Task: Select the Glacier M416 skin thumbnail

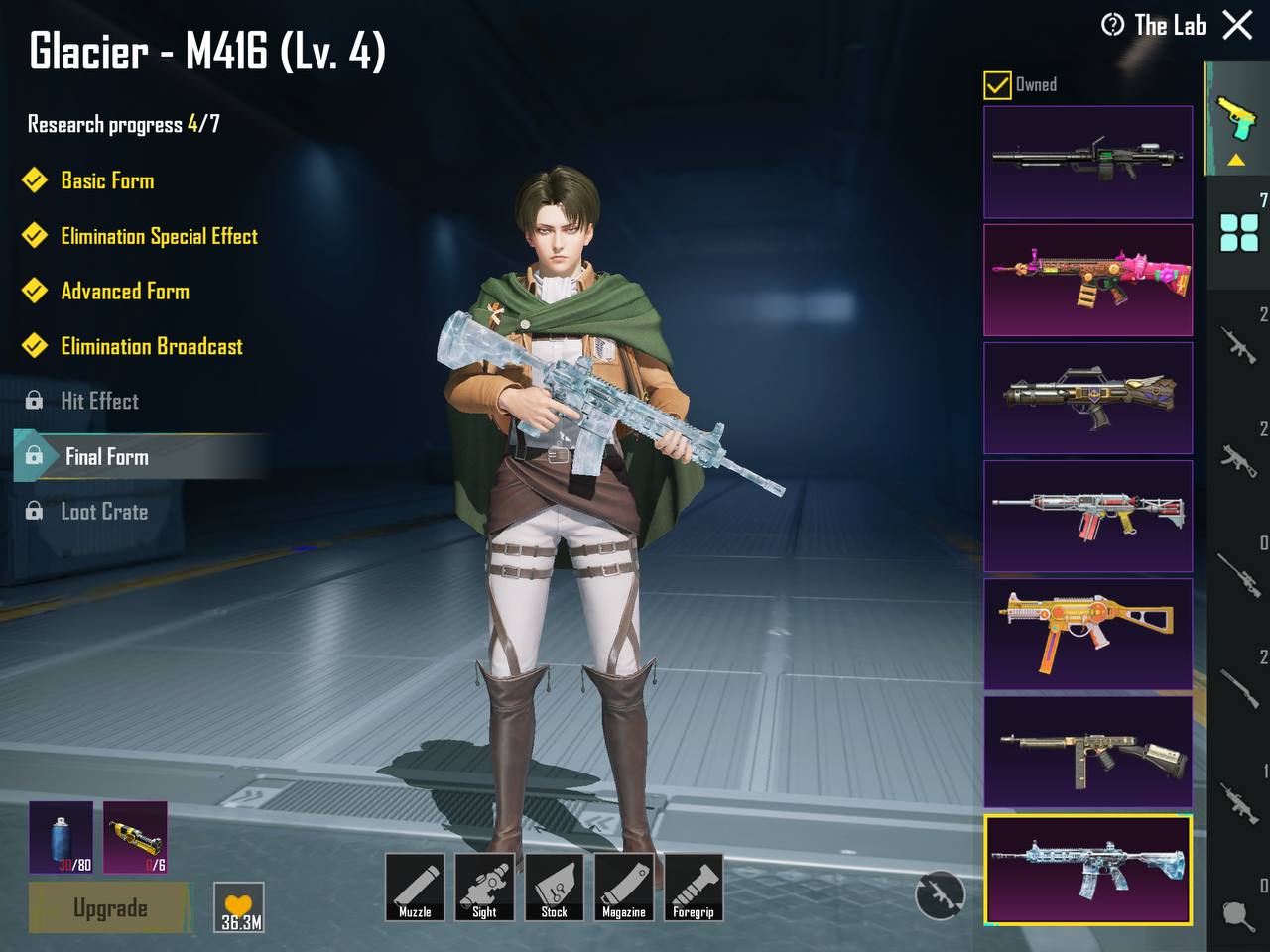Action: [x=1087, y=870]
